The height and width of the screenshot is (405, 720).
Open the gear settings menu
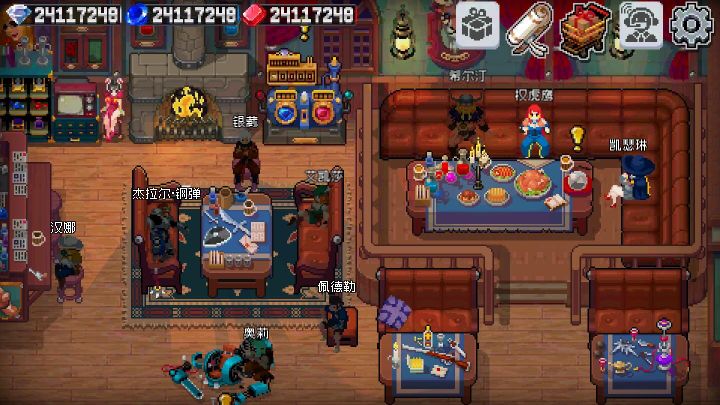(x=693, y=24)
